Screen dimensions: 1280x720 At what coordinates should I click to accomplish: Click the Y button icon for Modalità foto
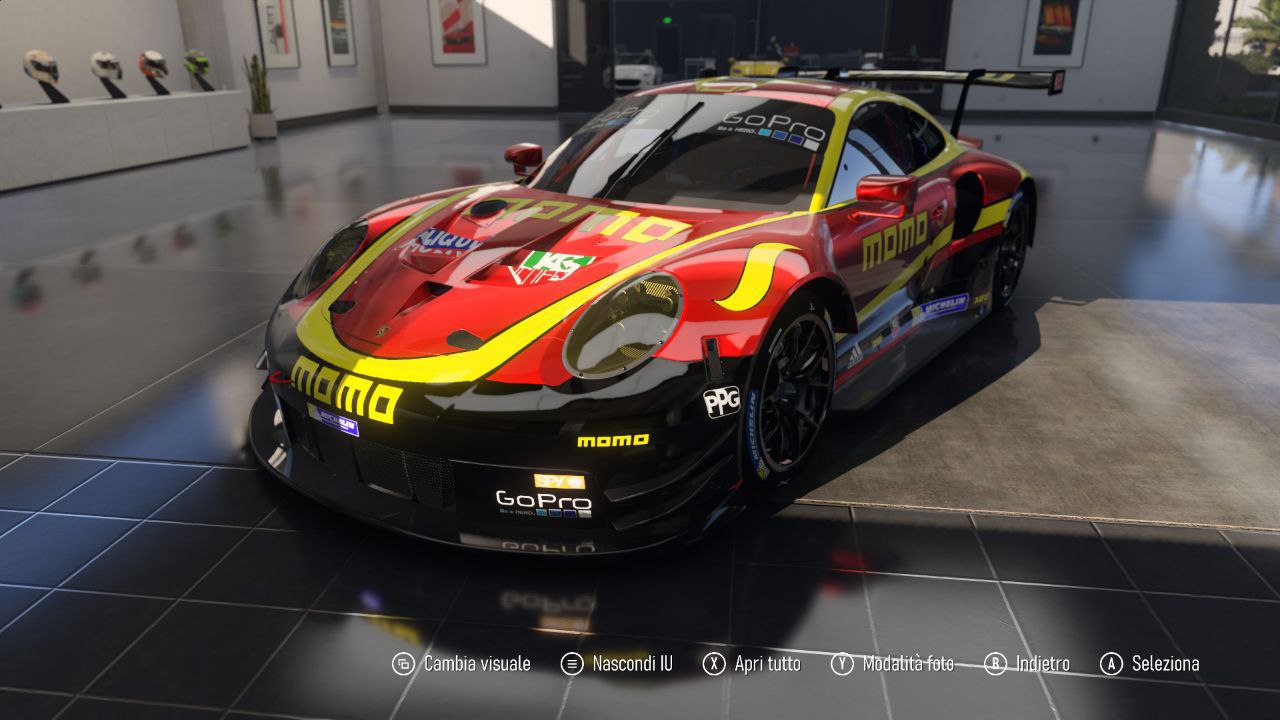(840, 663)
